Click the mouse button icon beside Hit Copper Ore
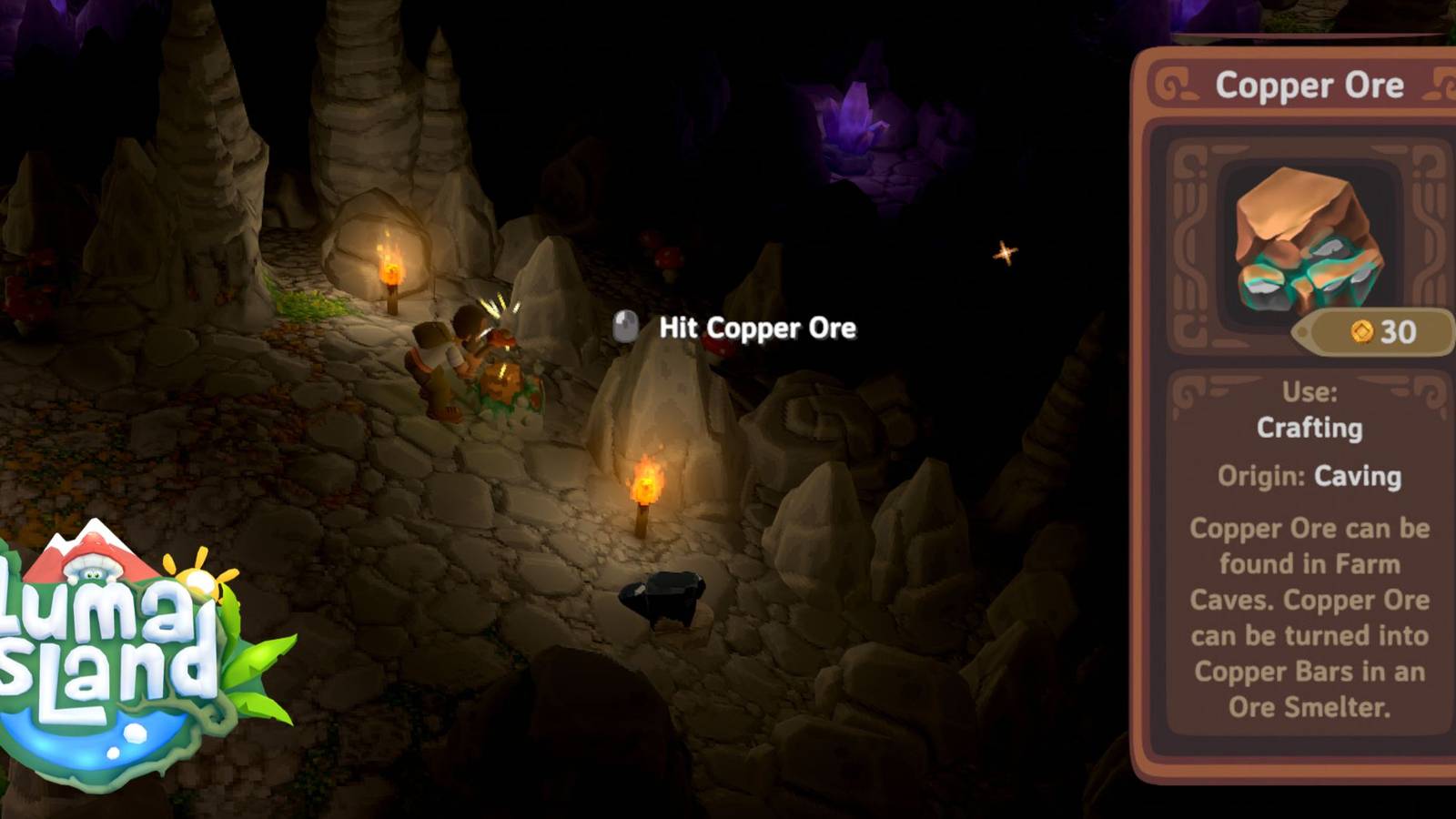Viewport: 1456px width, 819px height. click(627, 328)
